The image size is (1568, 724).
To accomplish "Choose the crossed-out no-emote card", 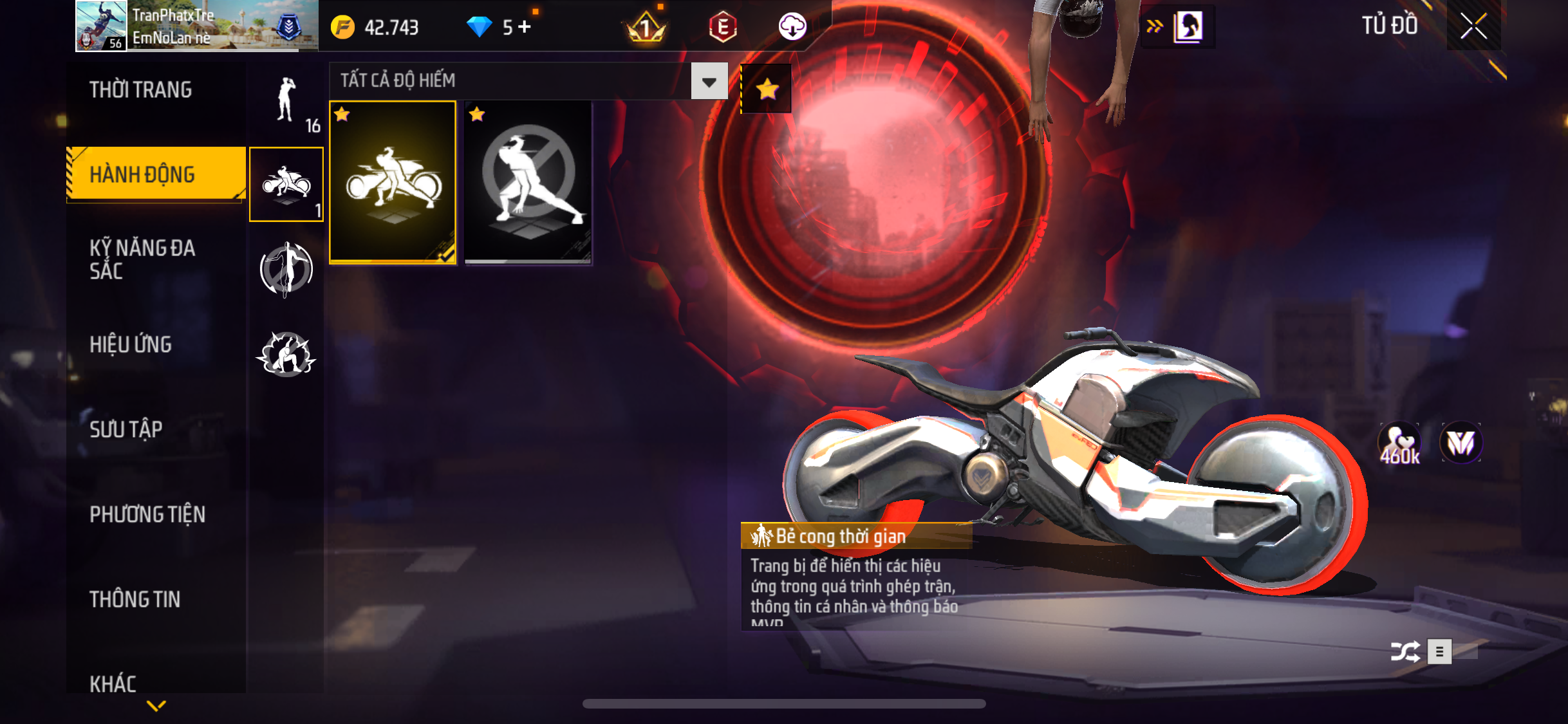I will point(528,182).
